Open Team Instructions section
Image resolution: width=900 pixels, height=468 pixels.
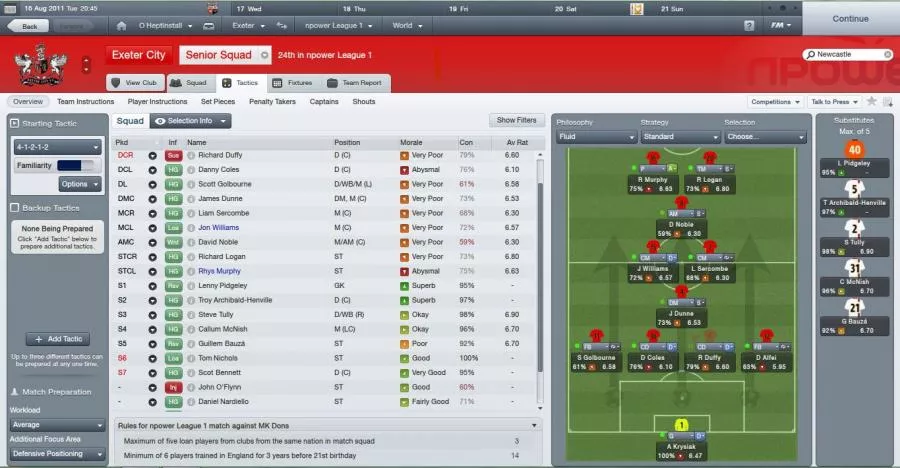pyautogui.click(x=85, y=102)
